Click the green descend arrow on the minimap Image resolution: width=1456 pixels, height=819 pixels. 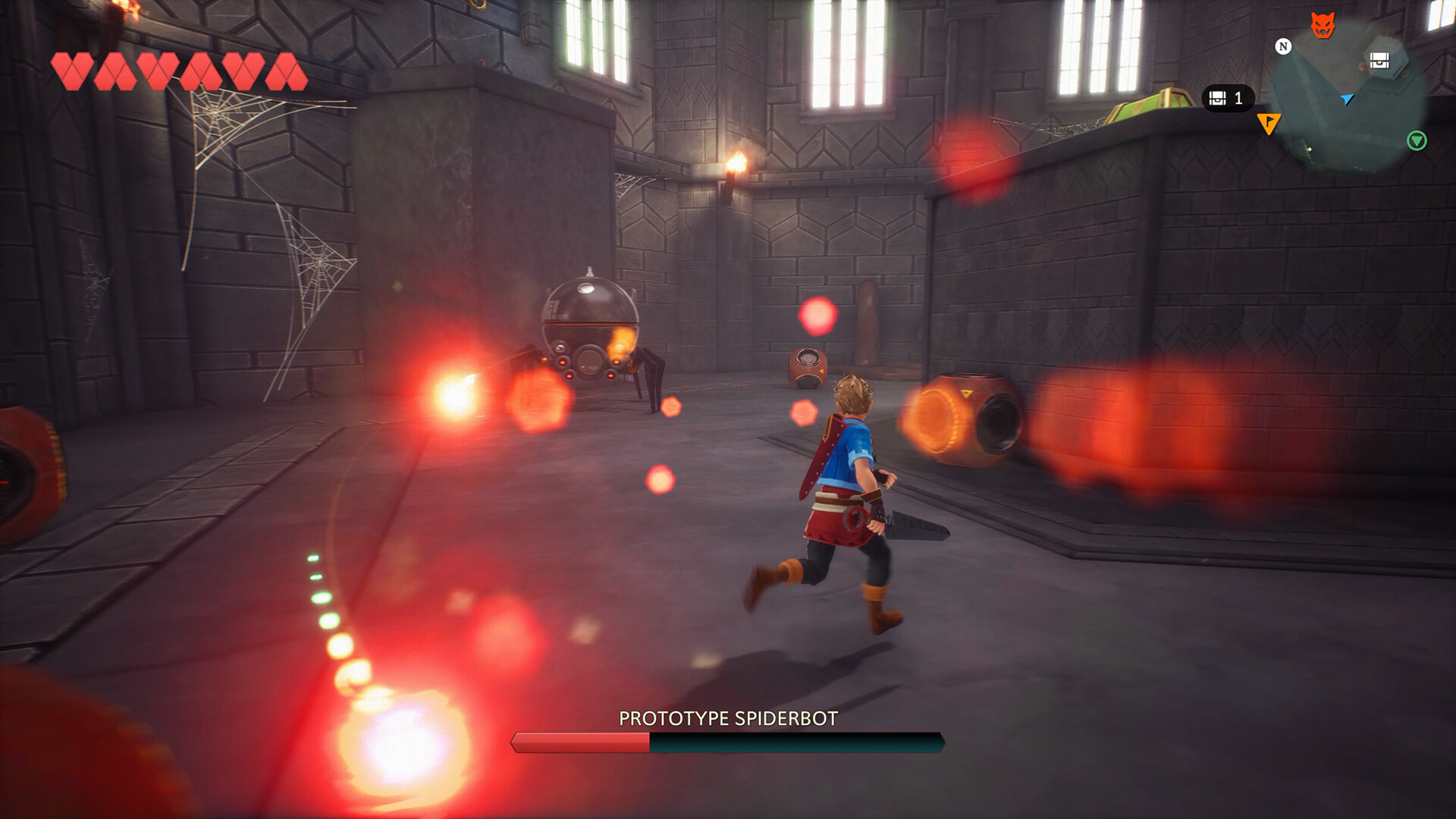1417,140
